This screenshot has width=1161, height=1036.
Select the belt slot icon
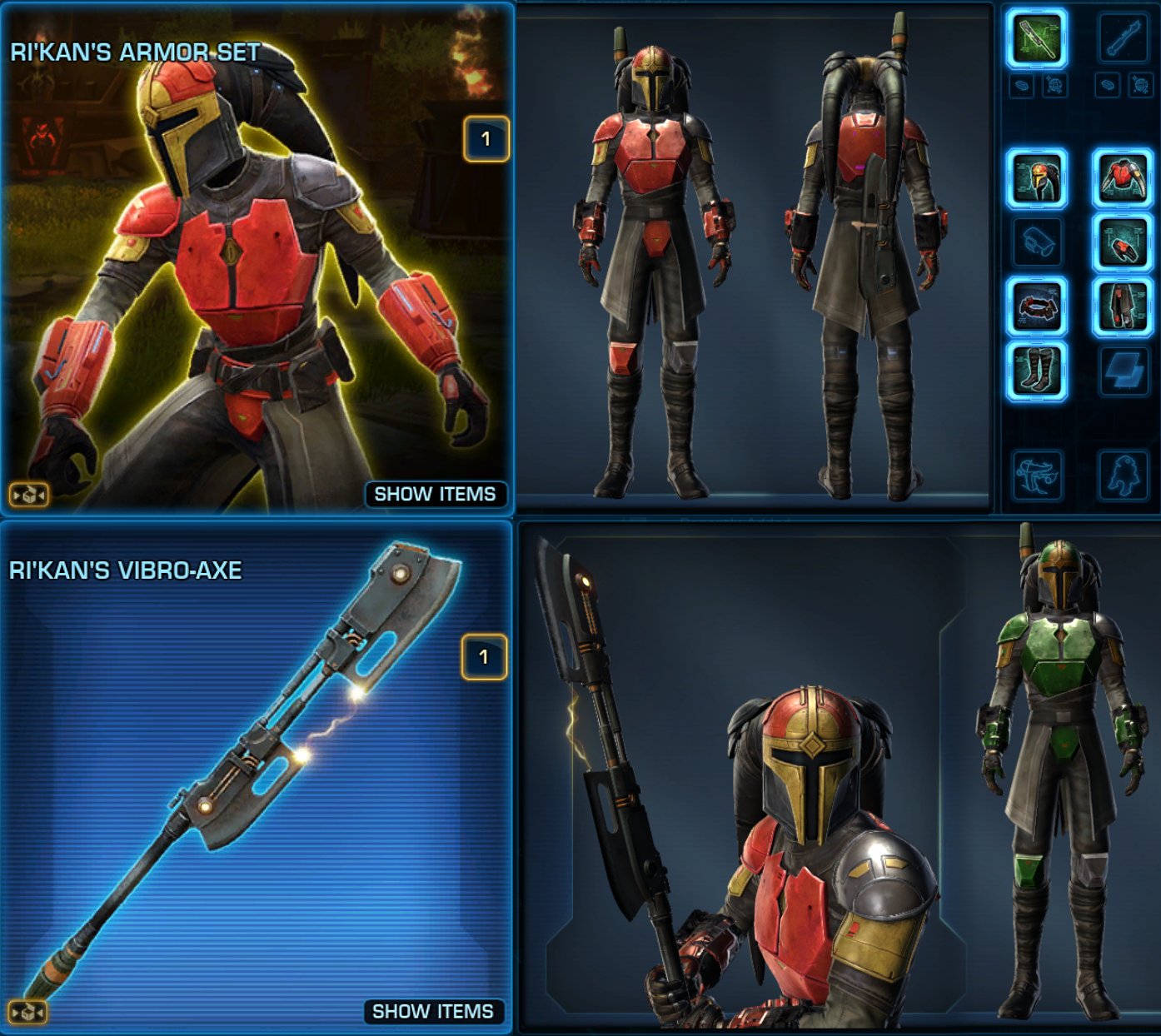pos(1036,305)
